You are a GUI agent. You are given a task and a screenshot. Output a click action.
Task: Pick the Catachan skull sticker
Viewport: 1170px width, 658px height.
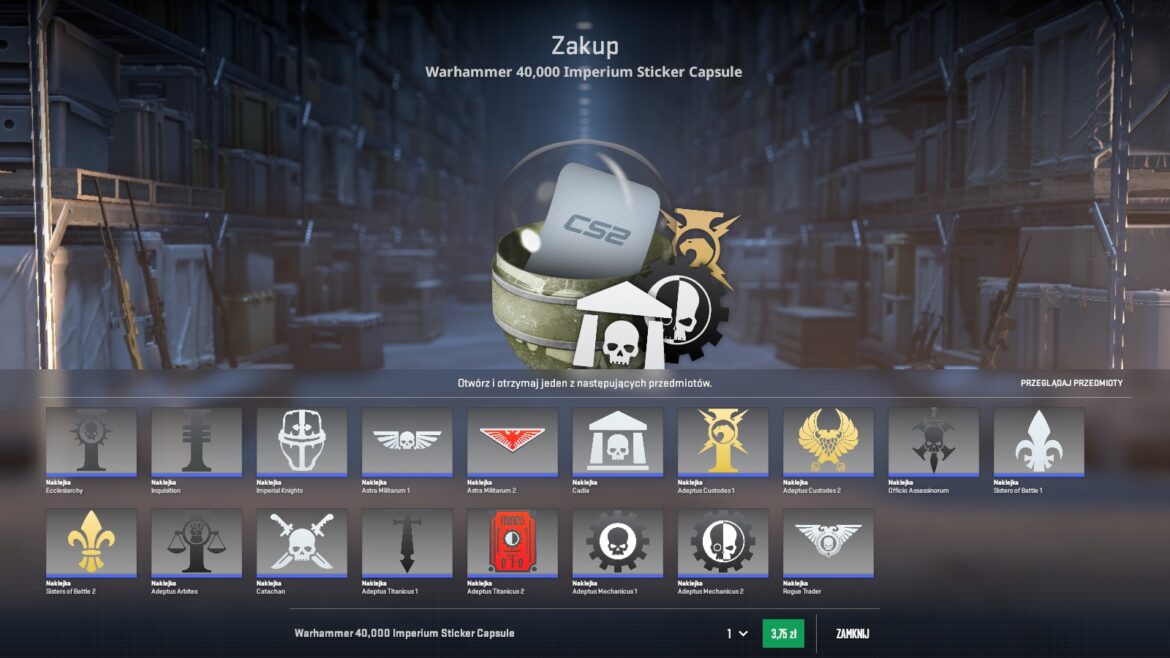302,542
